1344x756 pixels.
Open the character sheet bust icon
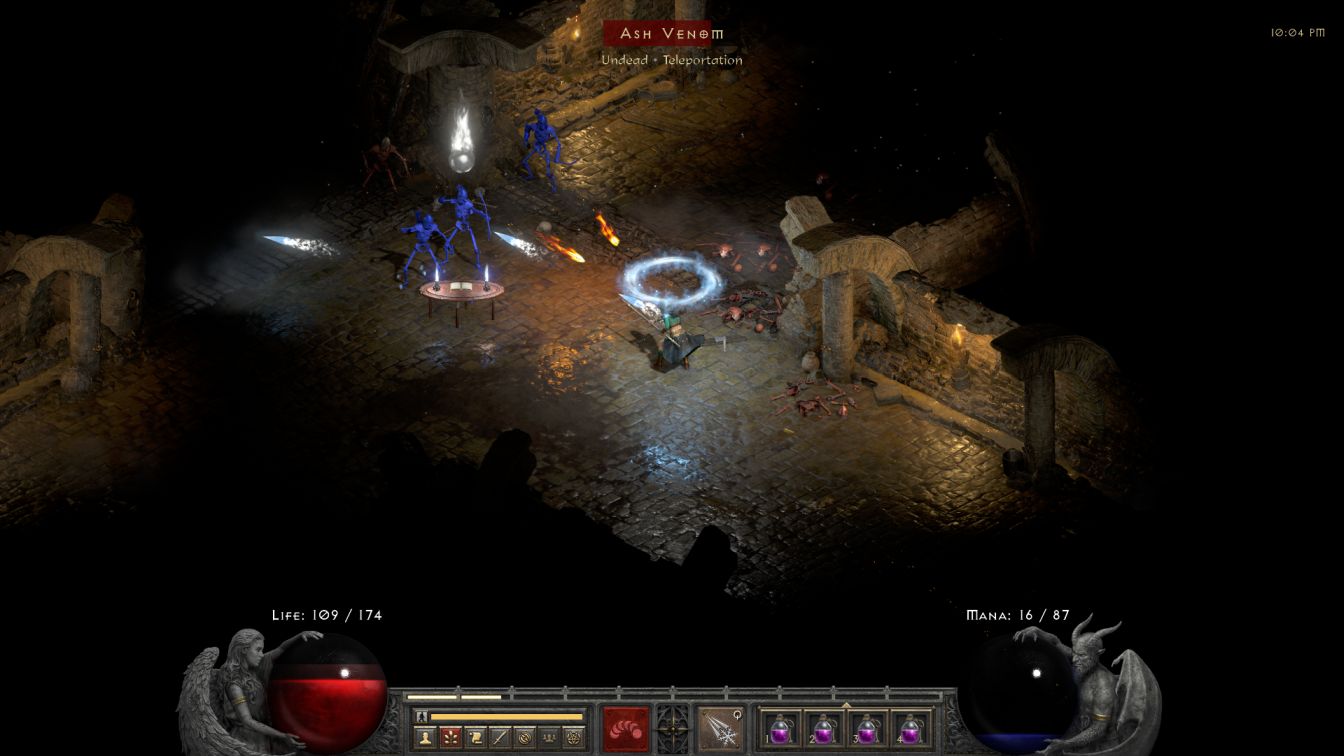[425, 738]
